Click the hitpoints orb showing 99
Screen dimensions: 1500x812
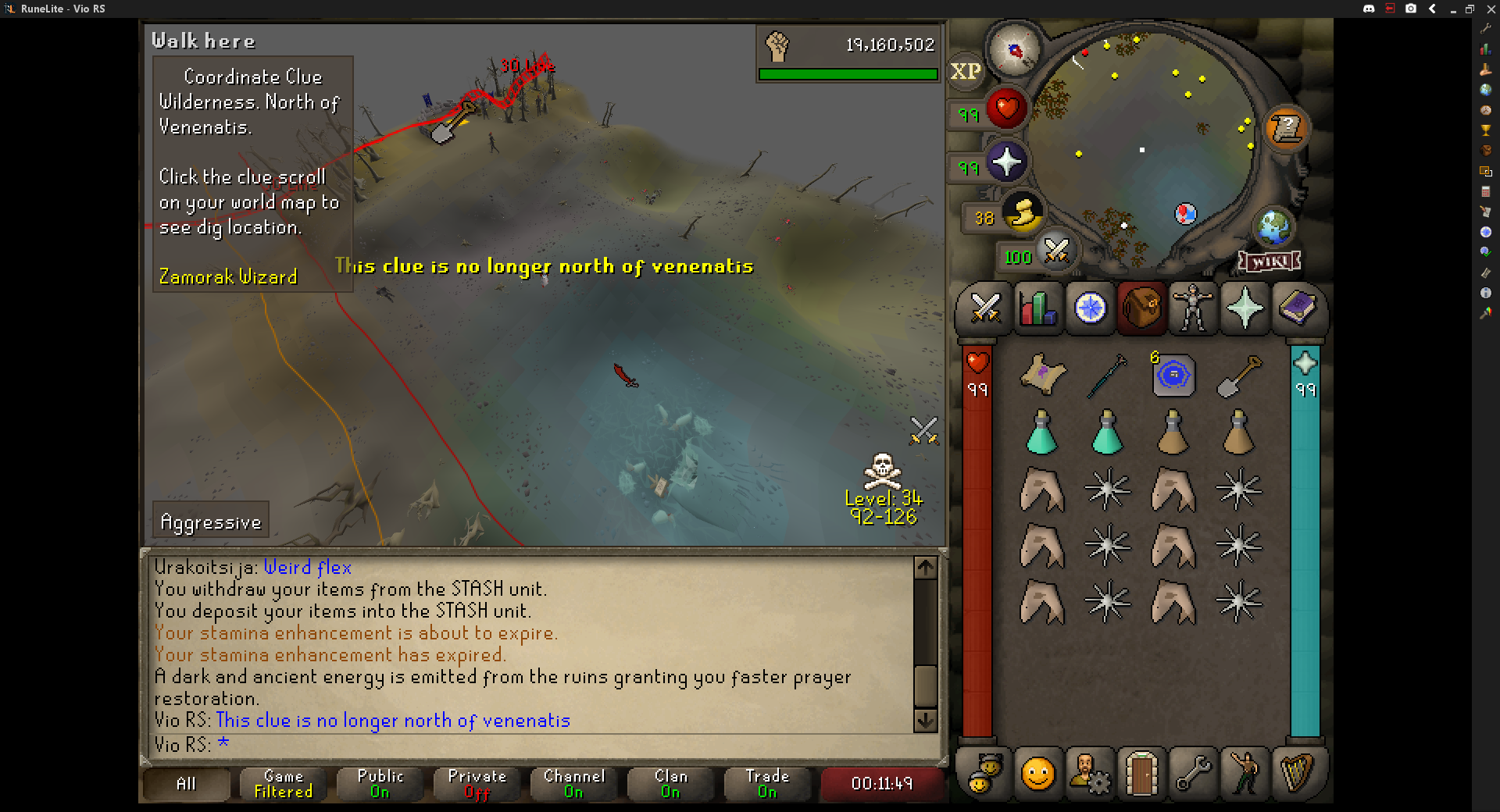tap(1006, 109)
